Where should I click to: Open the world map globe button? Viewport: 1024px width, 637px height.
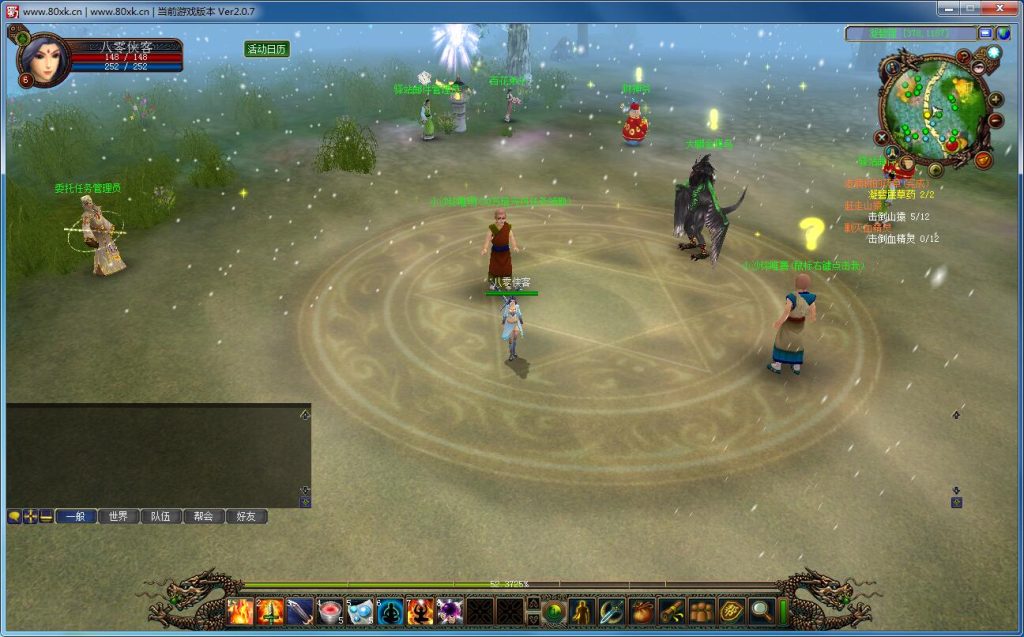click(x=1003, y=33)
